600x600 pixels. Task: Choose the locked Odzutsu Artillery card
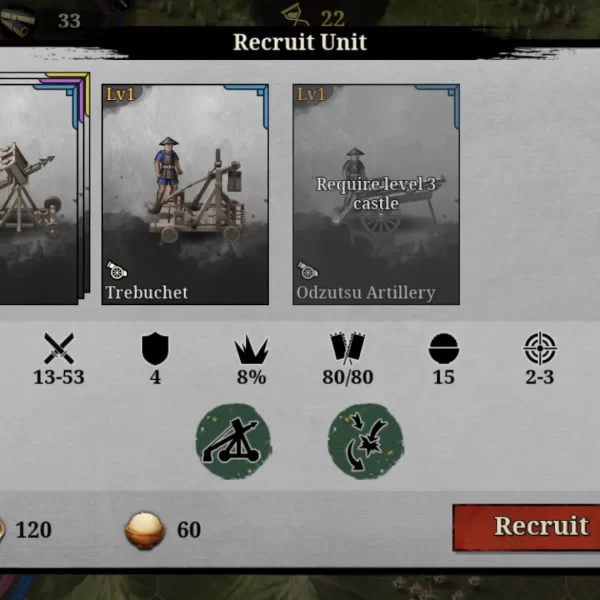(376, 194)
